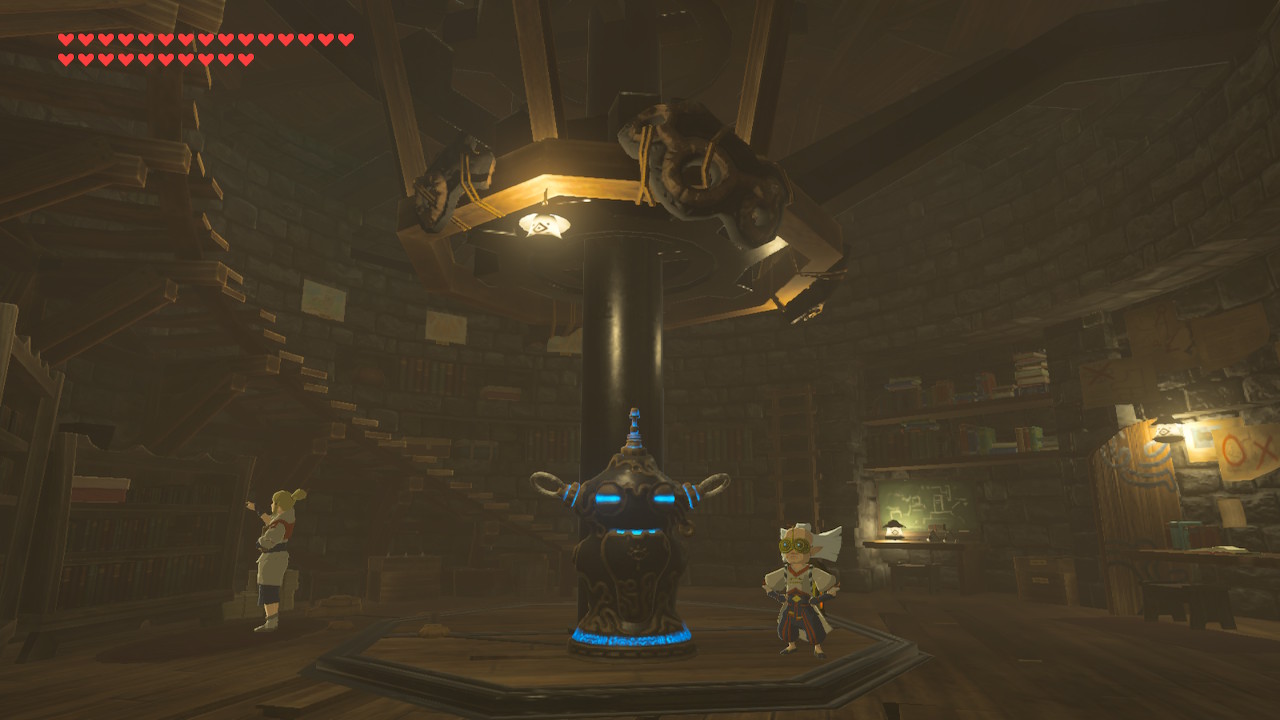Viewport: 1280px width, 720px height.
Task: Select the heart at the end of the top row
Action: coord(347,40)
